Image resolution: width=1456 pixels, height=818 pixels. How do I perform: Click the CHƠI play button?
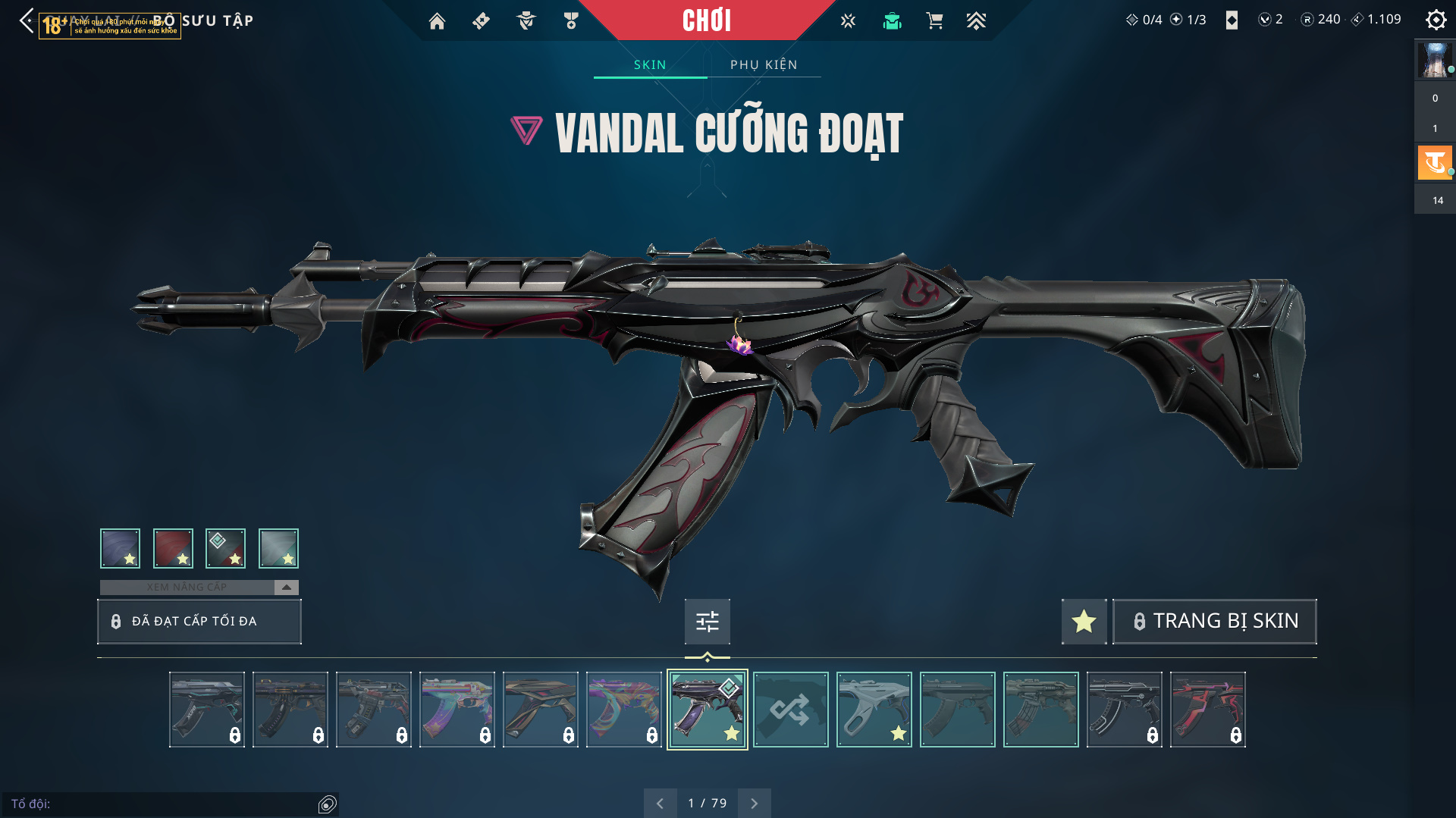[x=706, y=20]
